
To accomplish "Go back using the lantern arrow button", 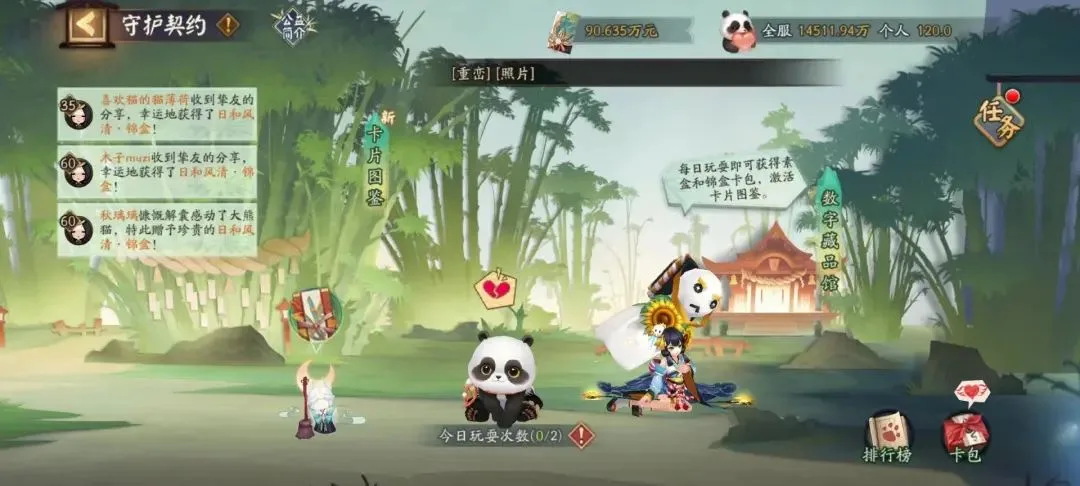I will pyautogui.click(x=88, y=24).
